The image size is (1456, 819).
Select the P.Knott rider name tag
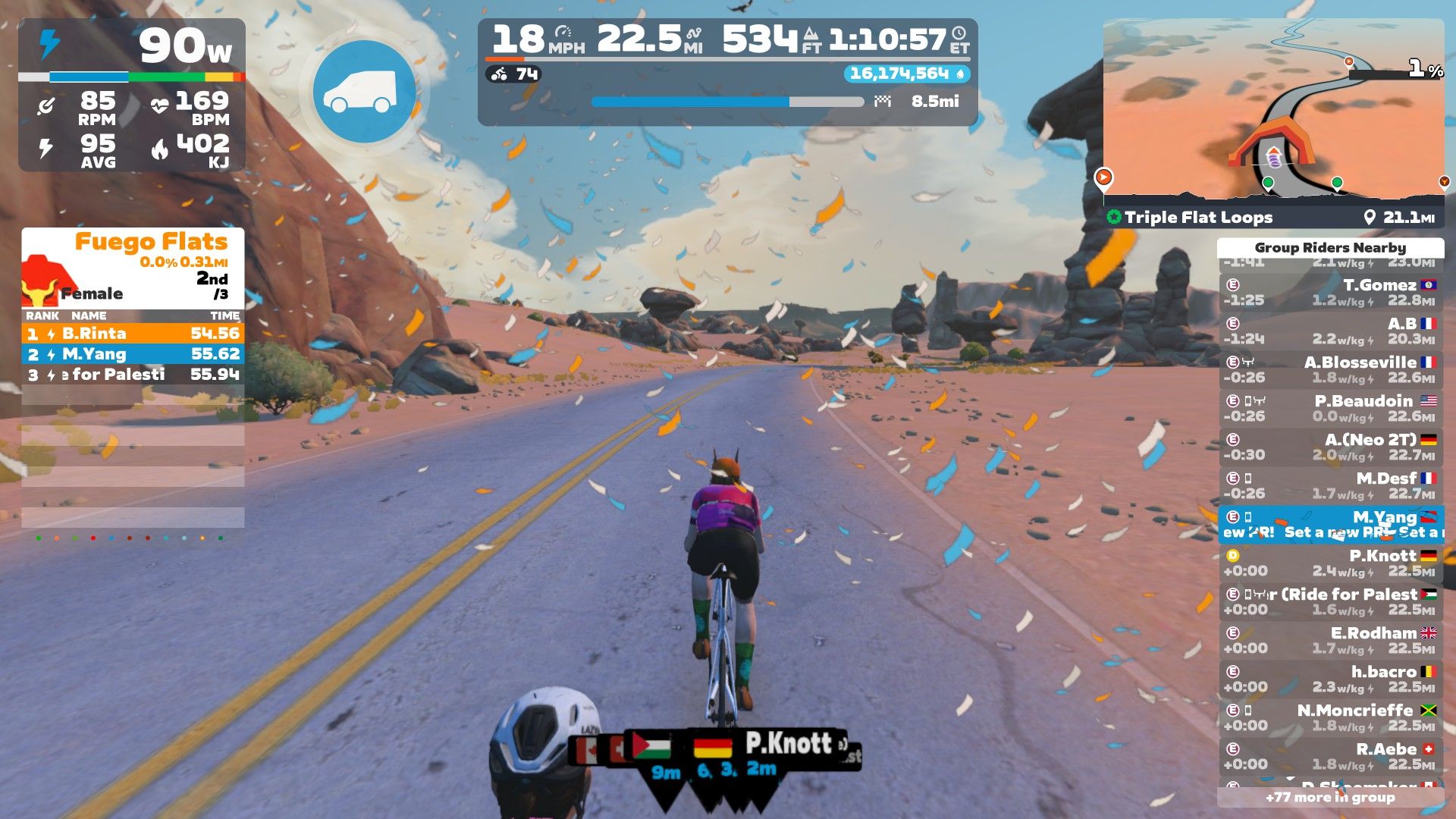(x=787, y=744)
